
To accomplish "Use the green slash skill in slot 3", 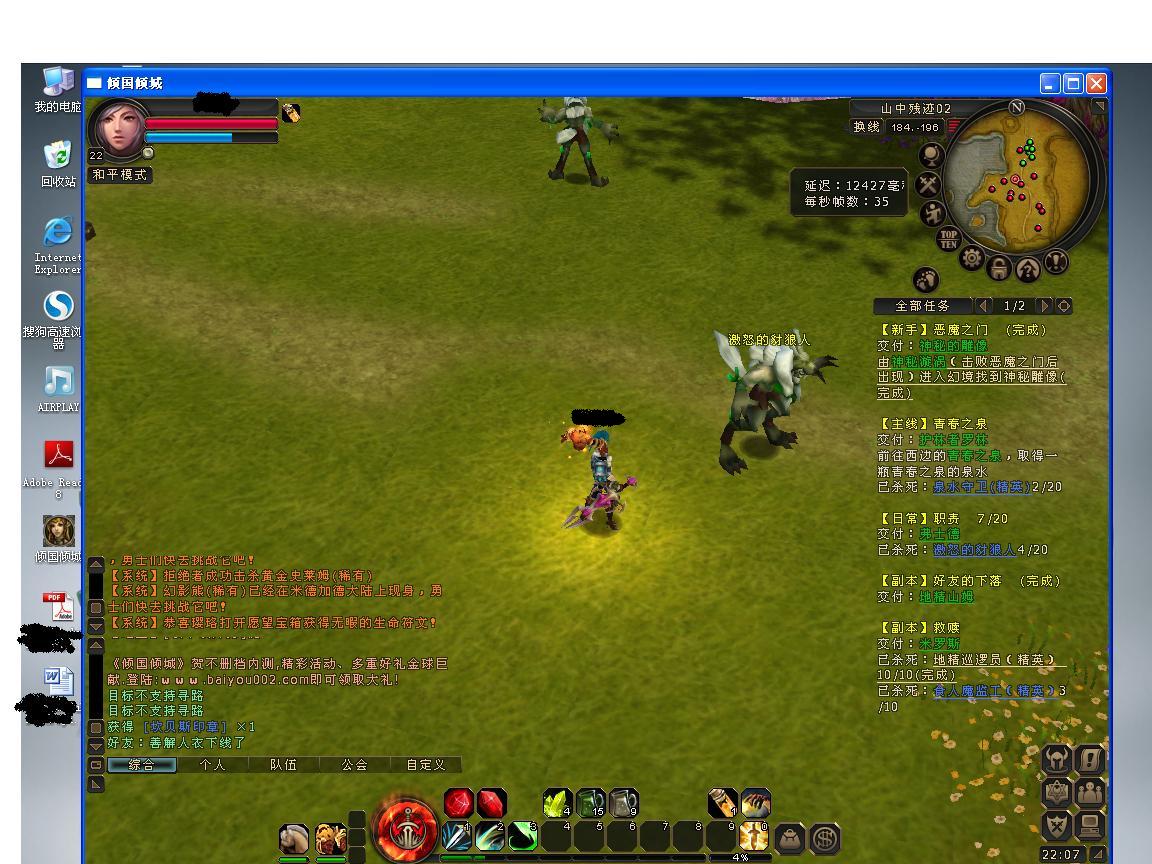I will point(522,835).
